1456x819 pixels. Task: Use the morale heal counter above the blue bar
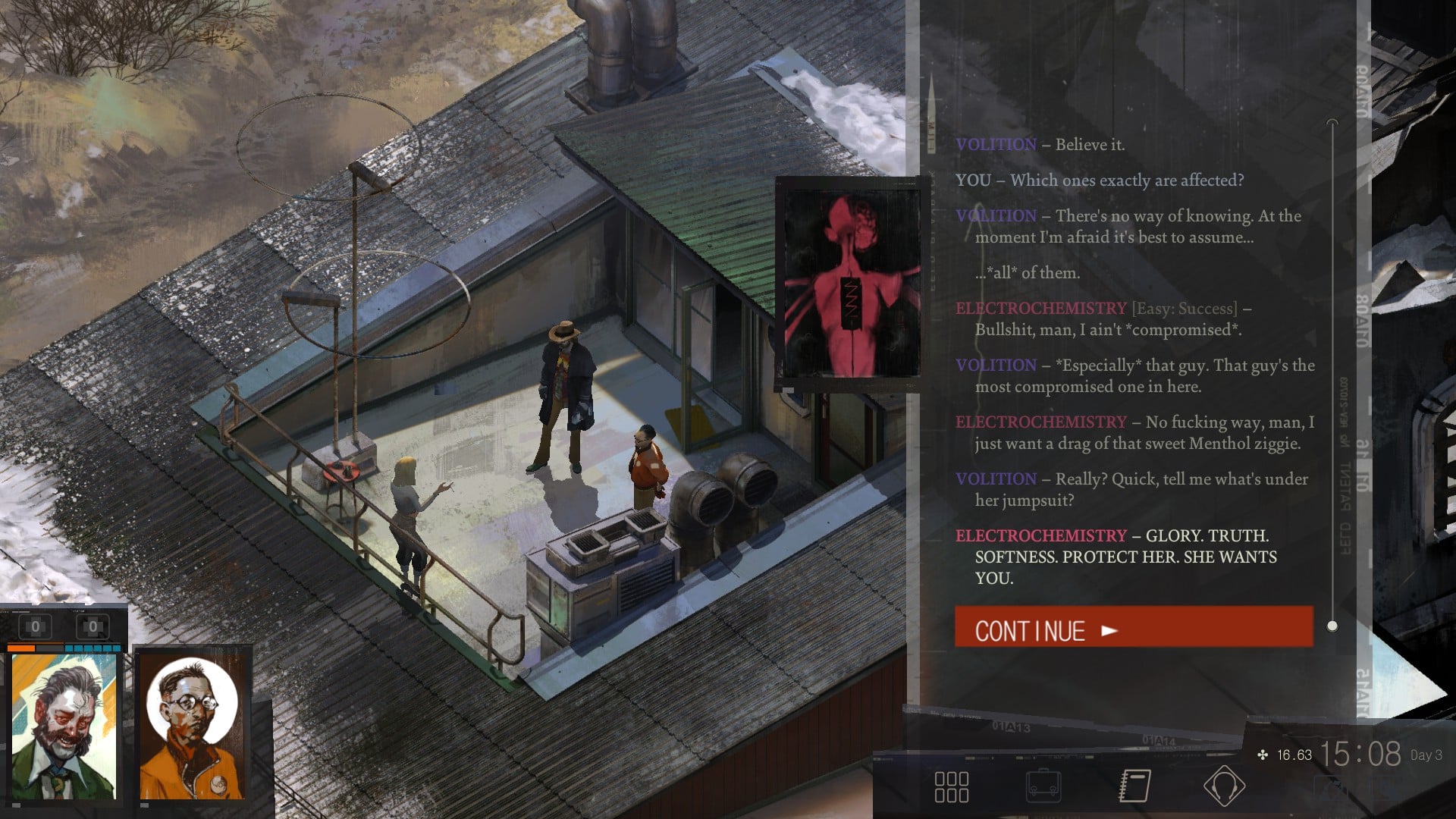[93, 627]
